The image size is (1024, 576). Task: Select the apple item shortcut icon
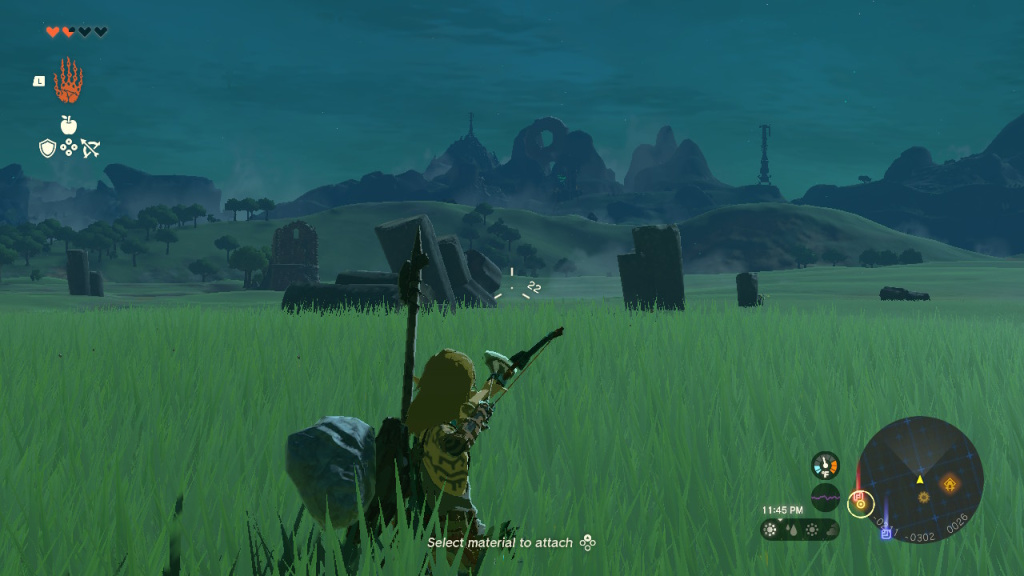68,125
